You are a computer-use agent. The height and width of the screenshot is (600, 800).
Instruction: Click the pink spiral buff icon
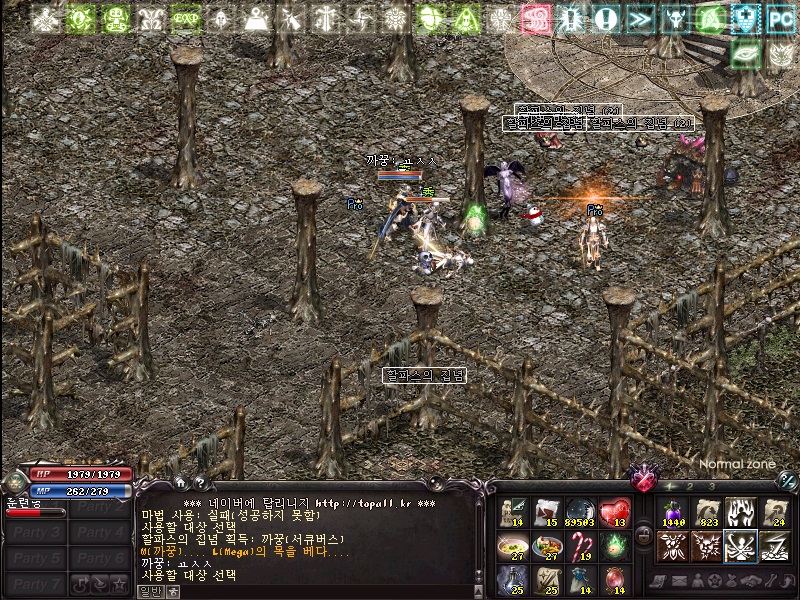click(536, 18)
